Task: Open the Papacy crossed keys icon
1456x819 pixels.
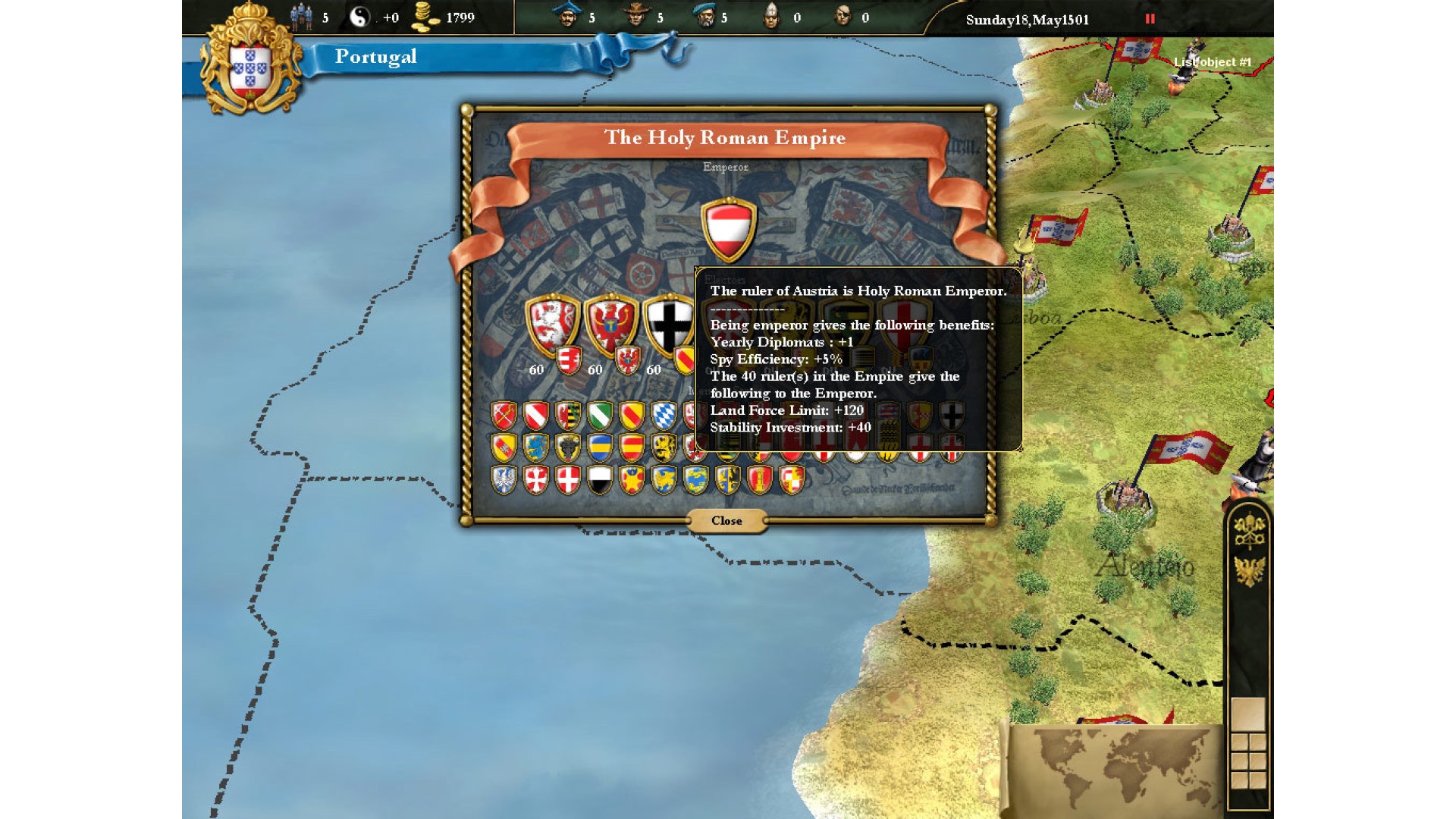Action: pyautogui.click(x=1249, y=530)
